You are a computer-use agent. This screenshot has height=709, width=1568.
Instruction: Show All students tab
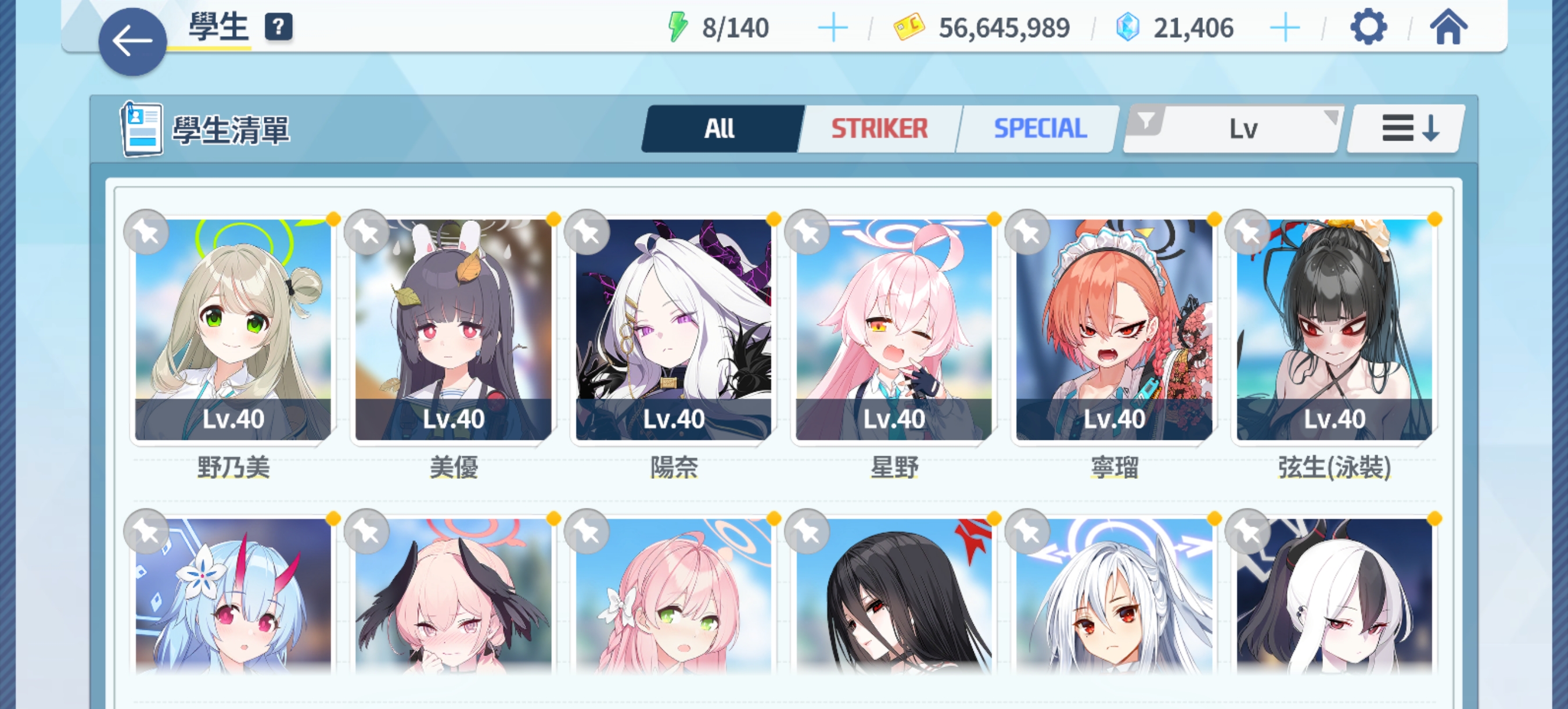[x=721, y=128]
